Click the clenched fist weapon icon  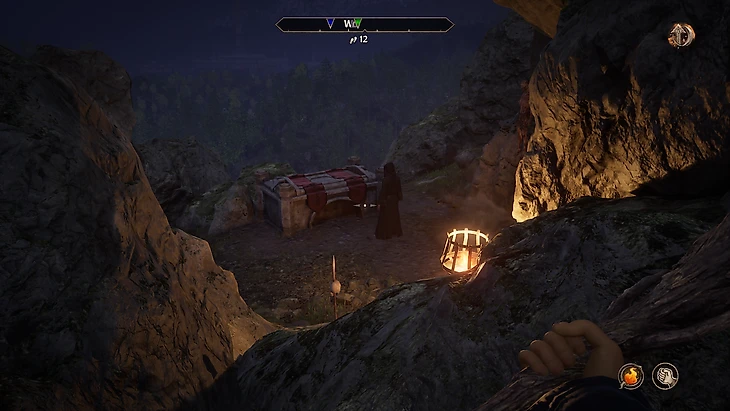(666, 376)
